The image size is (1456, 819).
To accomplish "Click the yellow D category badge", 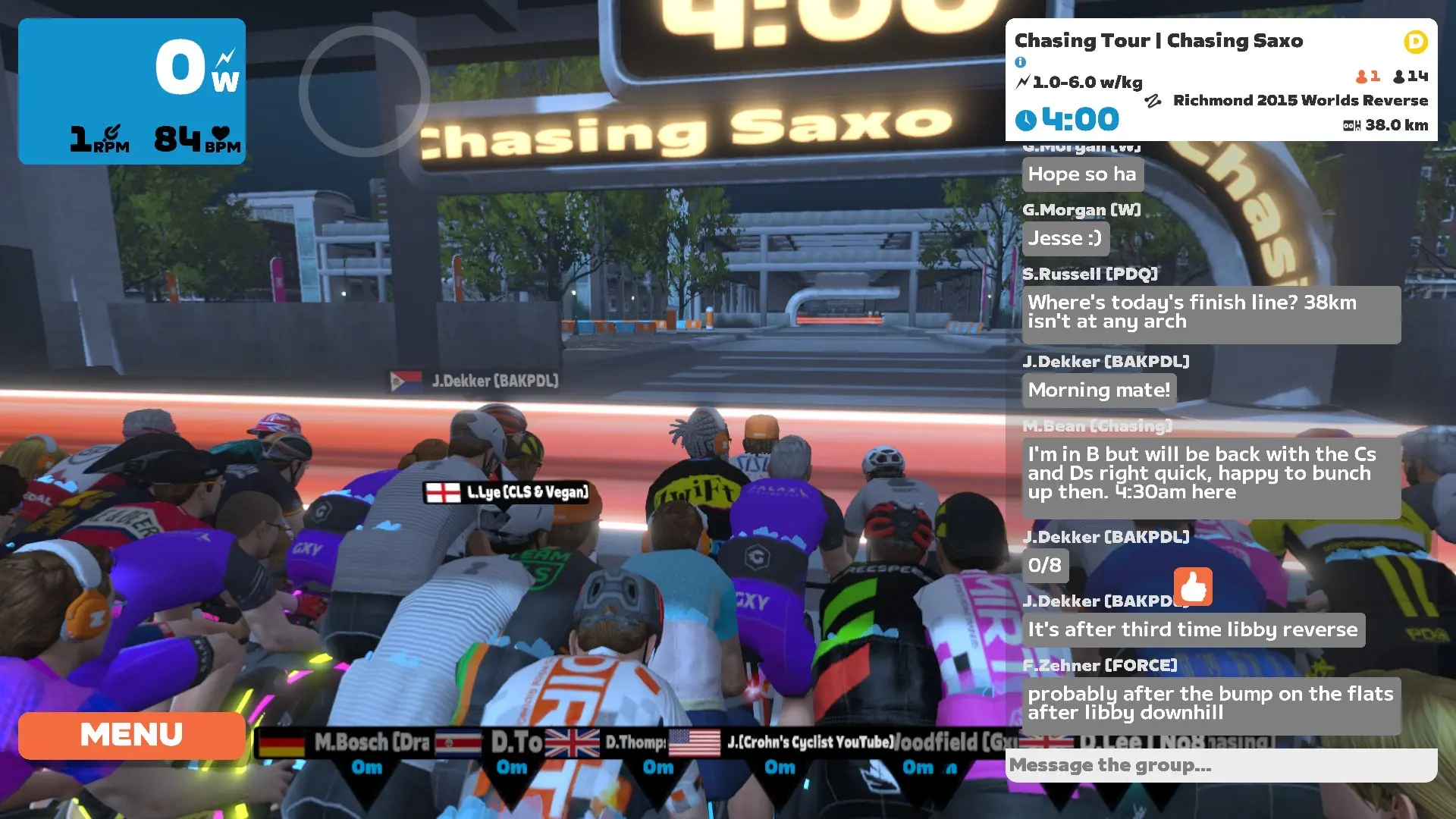I will tap(1415, 43).
